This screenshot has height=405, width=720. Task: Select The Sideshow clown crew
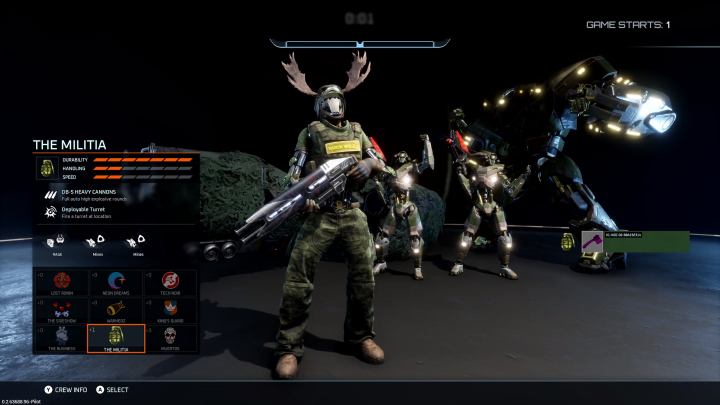(x=60, y=310)
